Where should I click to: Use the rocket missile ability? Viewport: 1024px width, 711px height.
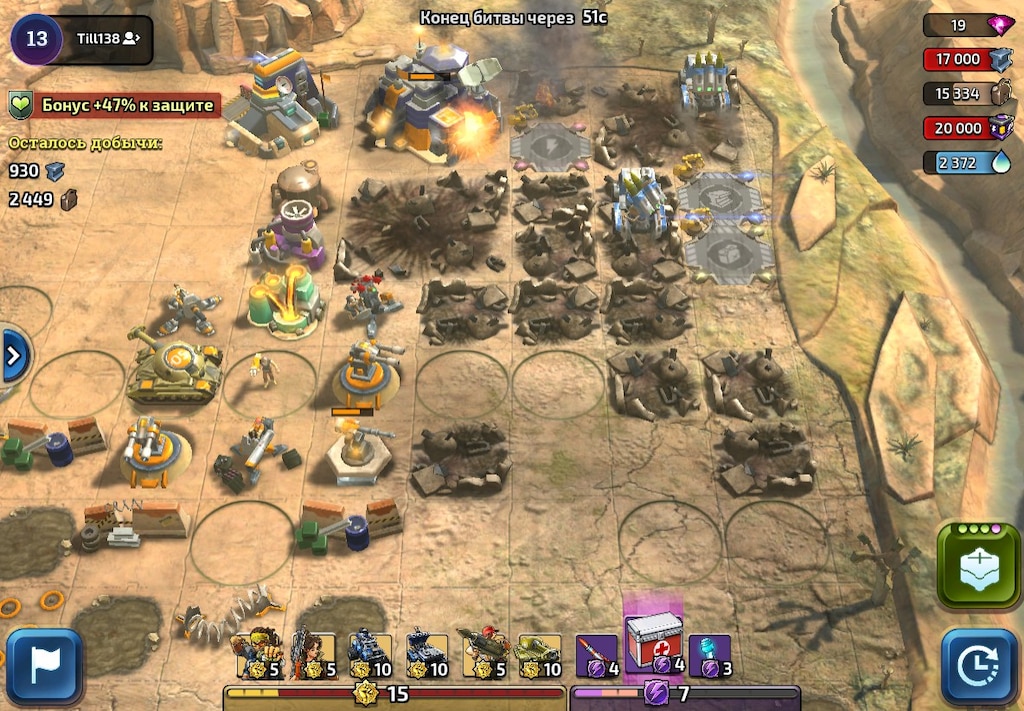597,654
